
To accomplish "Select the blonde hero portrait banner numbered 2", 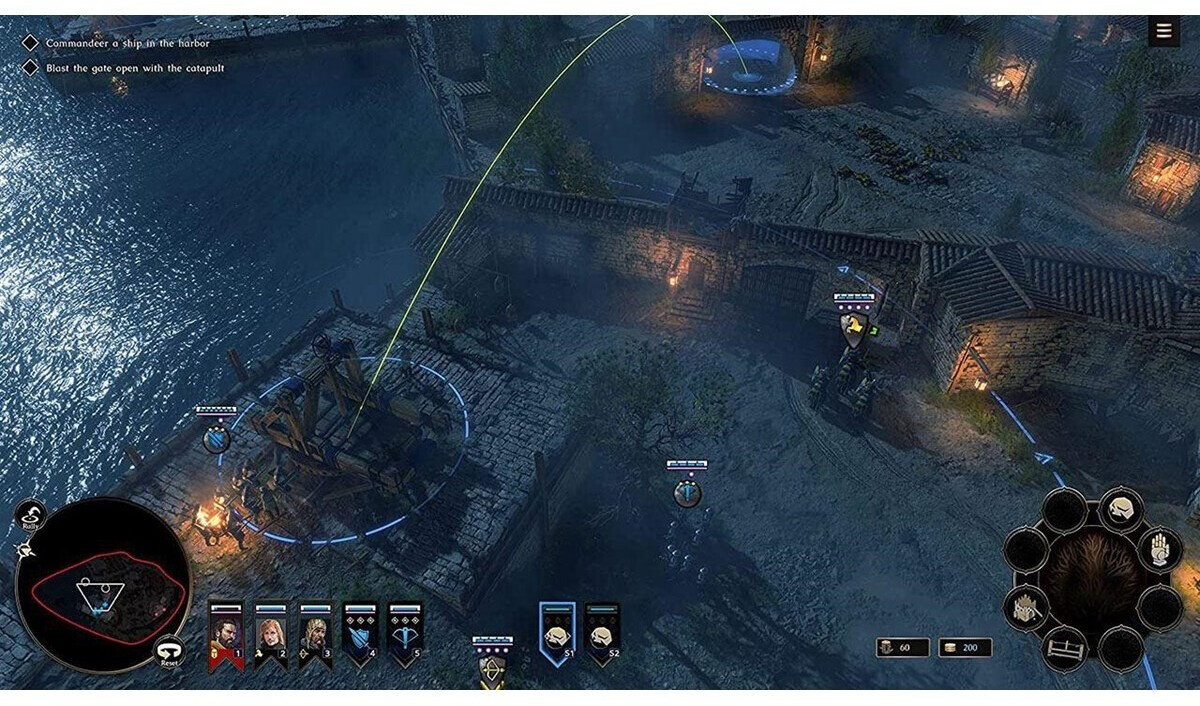I will 270,635.
